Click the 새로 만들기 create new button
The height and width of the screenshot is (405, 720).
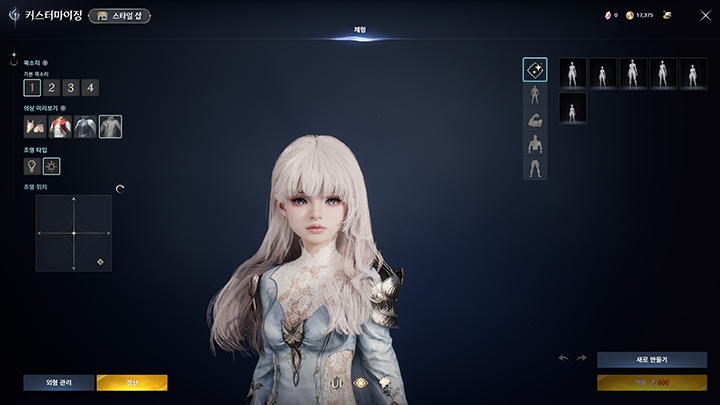[651, 359]
